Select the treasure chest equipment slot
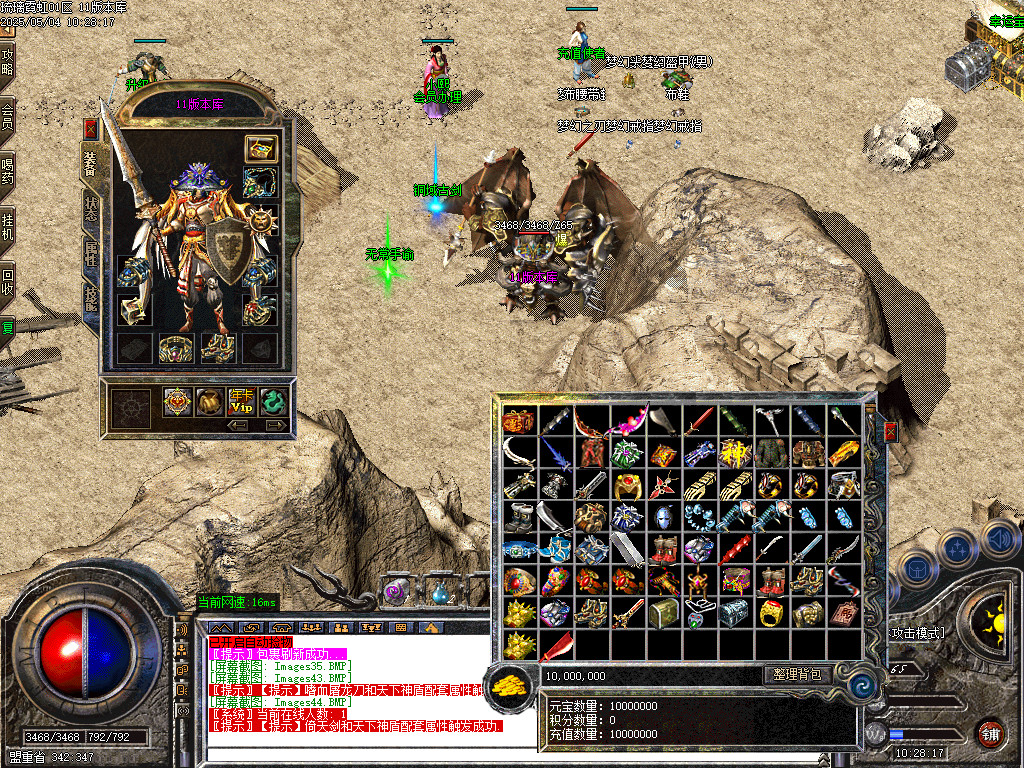Image resolution: width=1024 pixels, height=768 pixels. coord(262,149)
